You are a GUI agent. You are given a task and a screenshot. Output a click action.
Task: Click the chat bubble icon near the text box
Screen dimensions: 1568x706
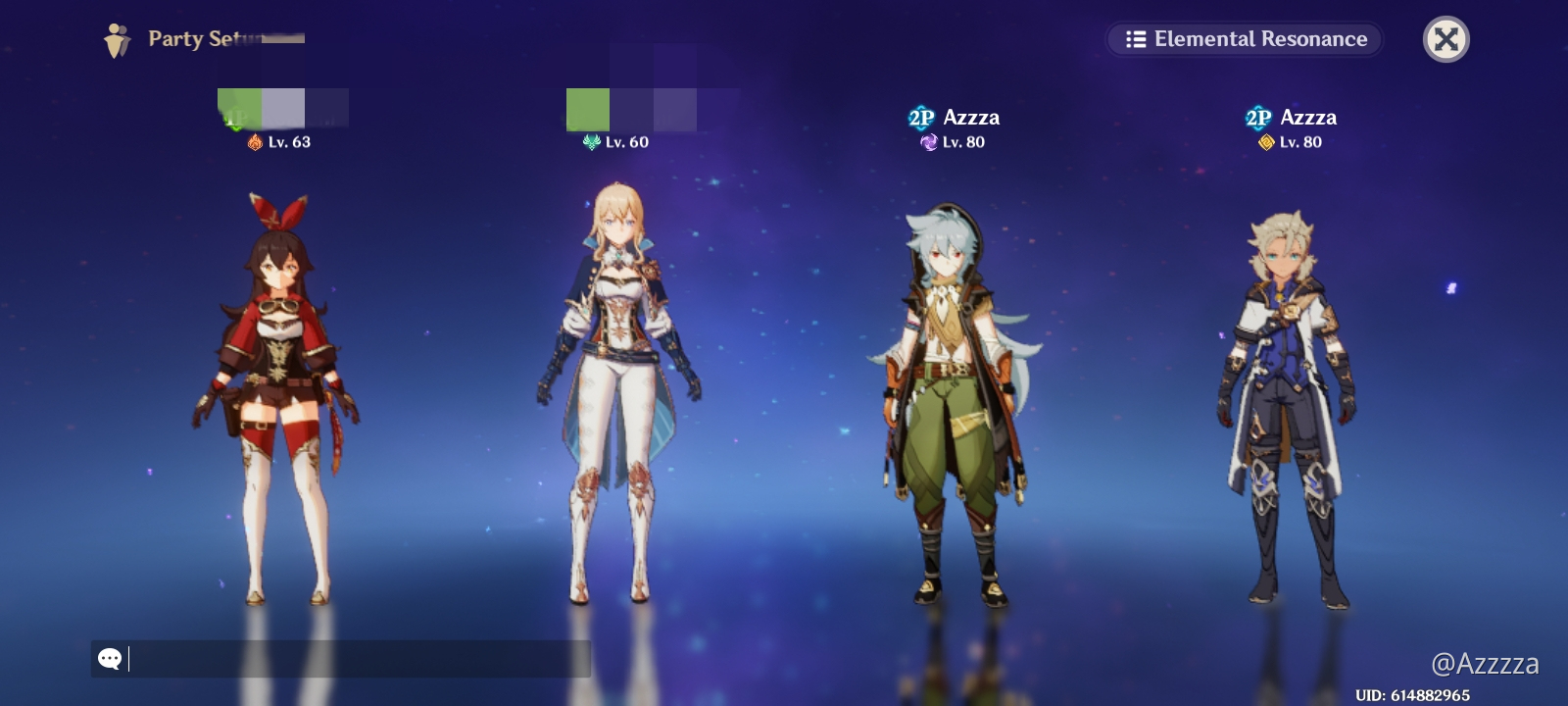pos(111,658)
